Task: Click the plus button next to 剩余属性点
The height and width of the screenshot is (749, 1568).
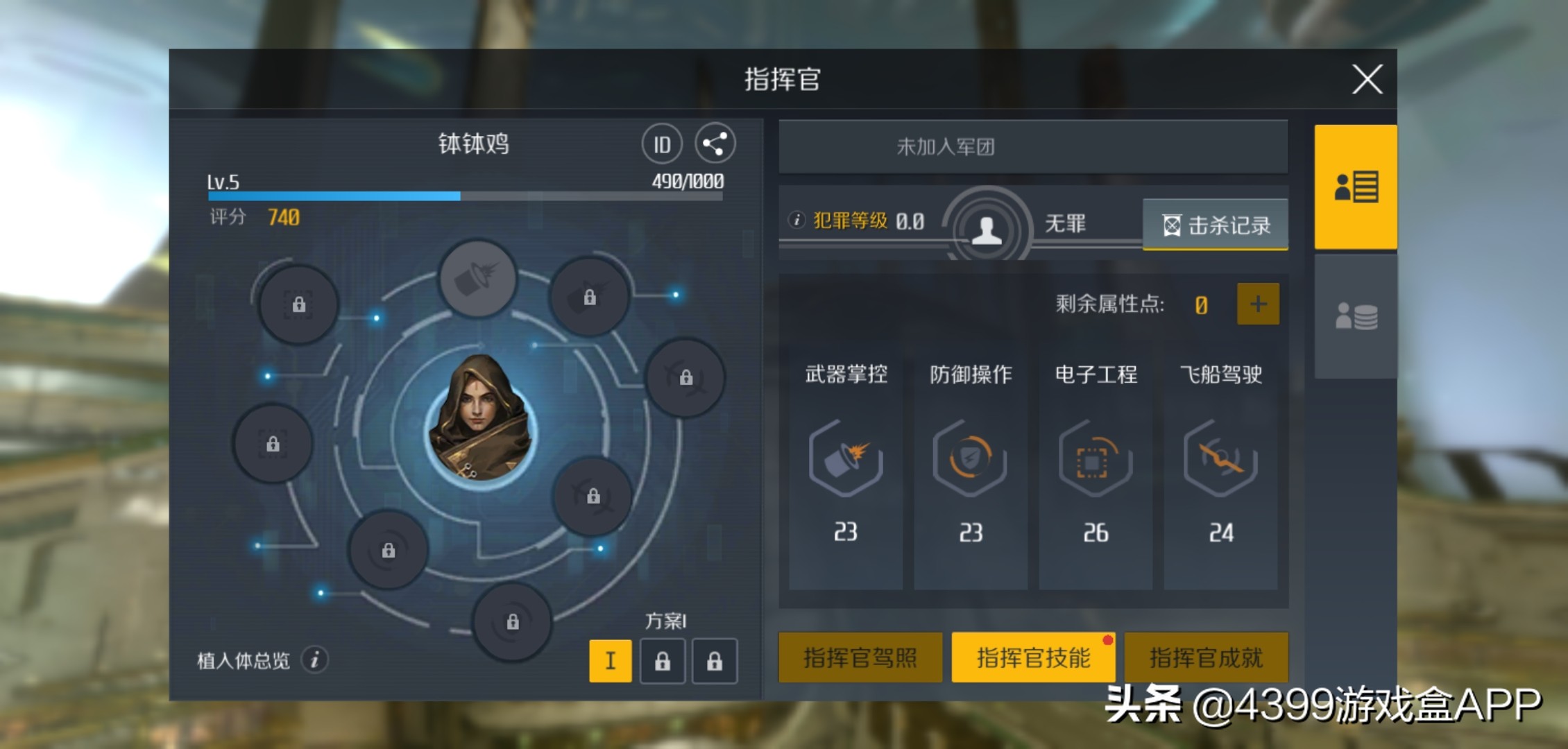Action: pyautogui.click(x=1257, y=303)
